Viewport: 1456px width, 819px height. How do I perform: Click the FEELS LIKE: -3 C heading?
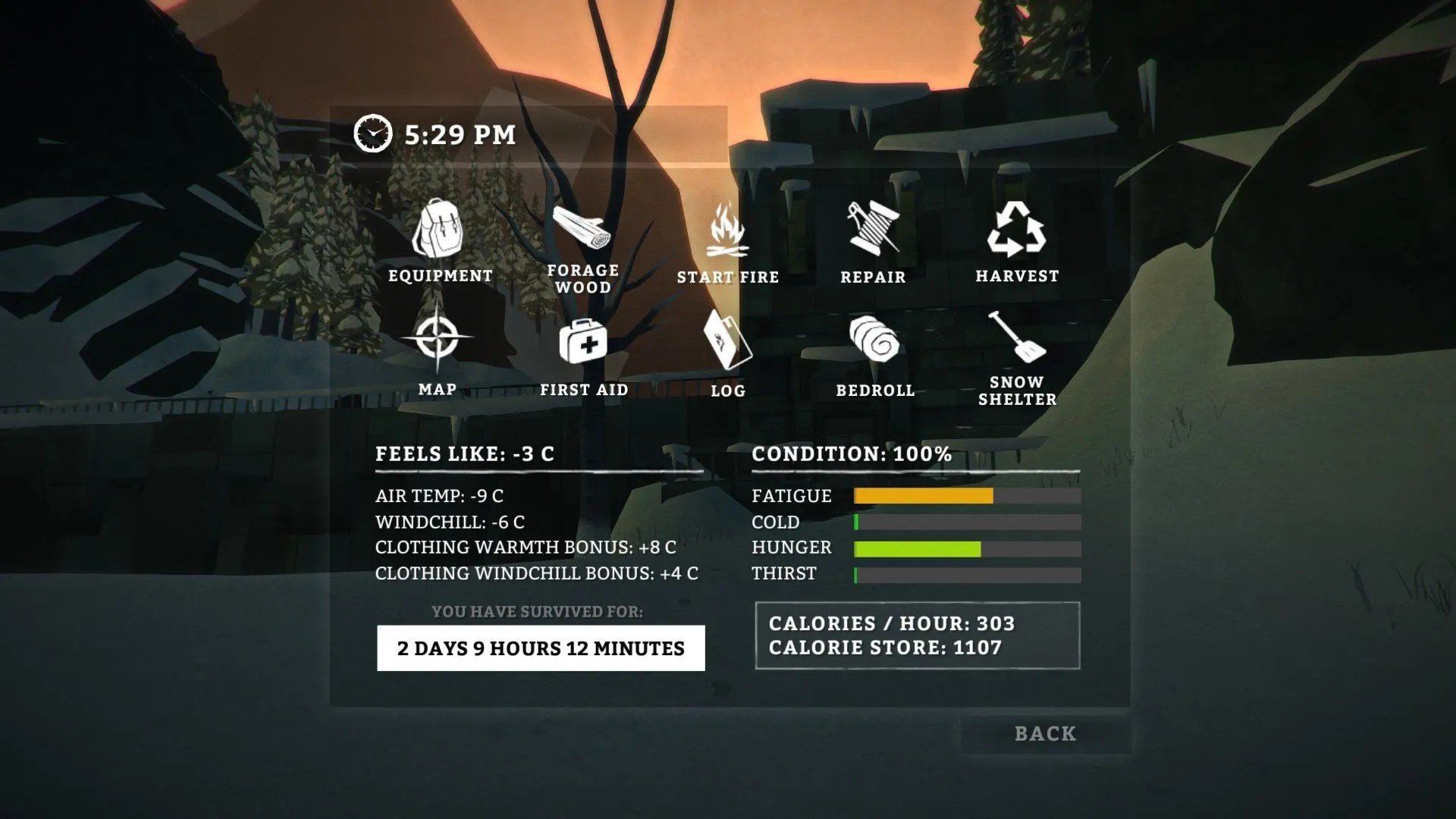[465, 453]
